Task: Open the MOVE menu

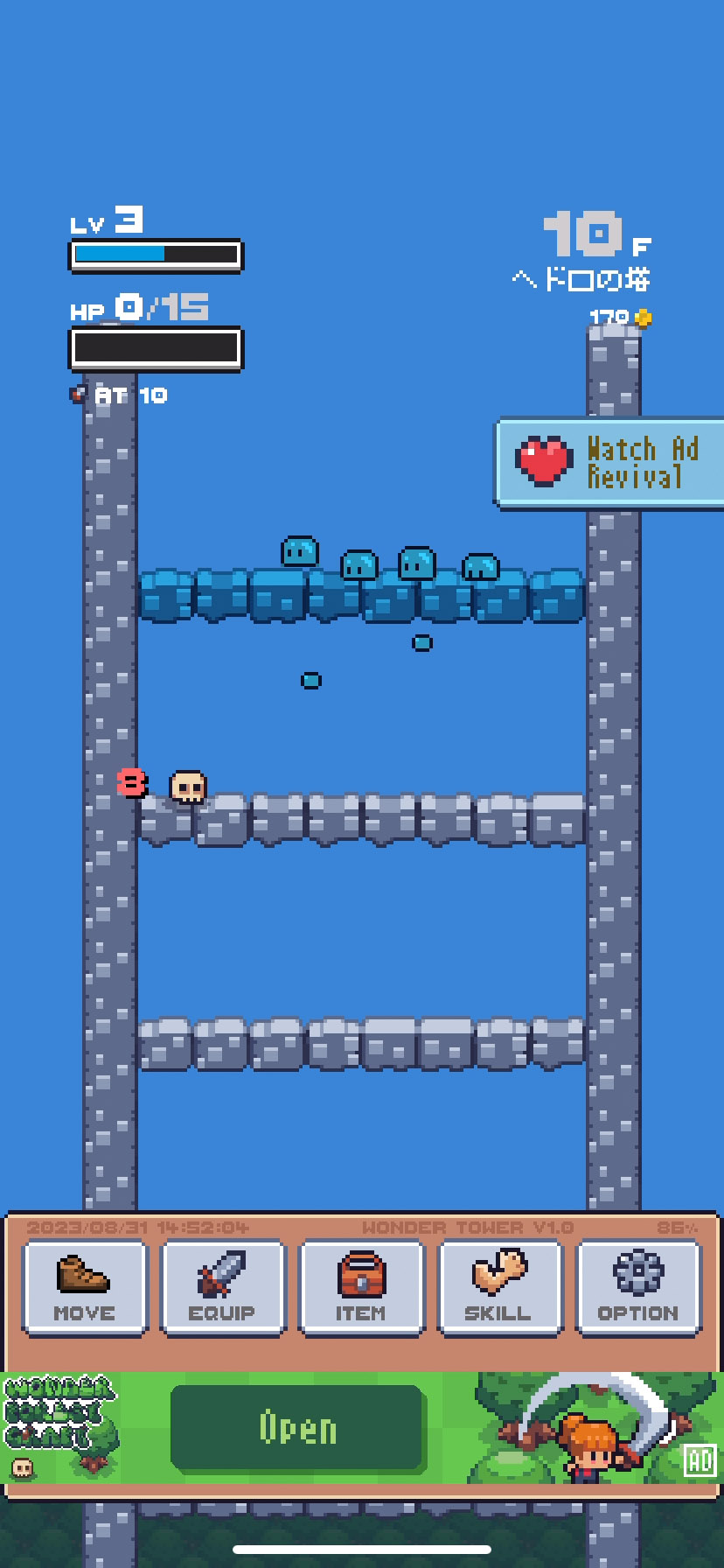Action: 85,1287
